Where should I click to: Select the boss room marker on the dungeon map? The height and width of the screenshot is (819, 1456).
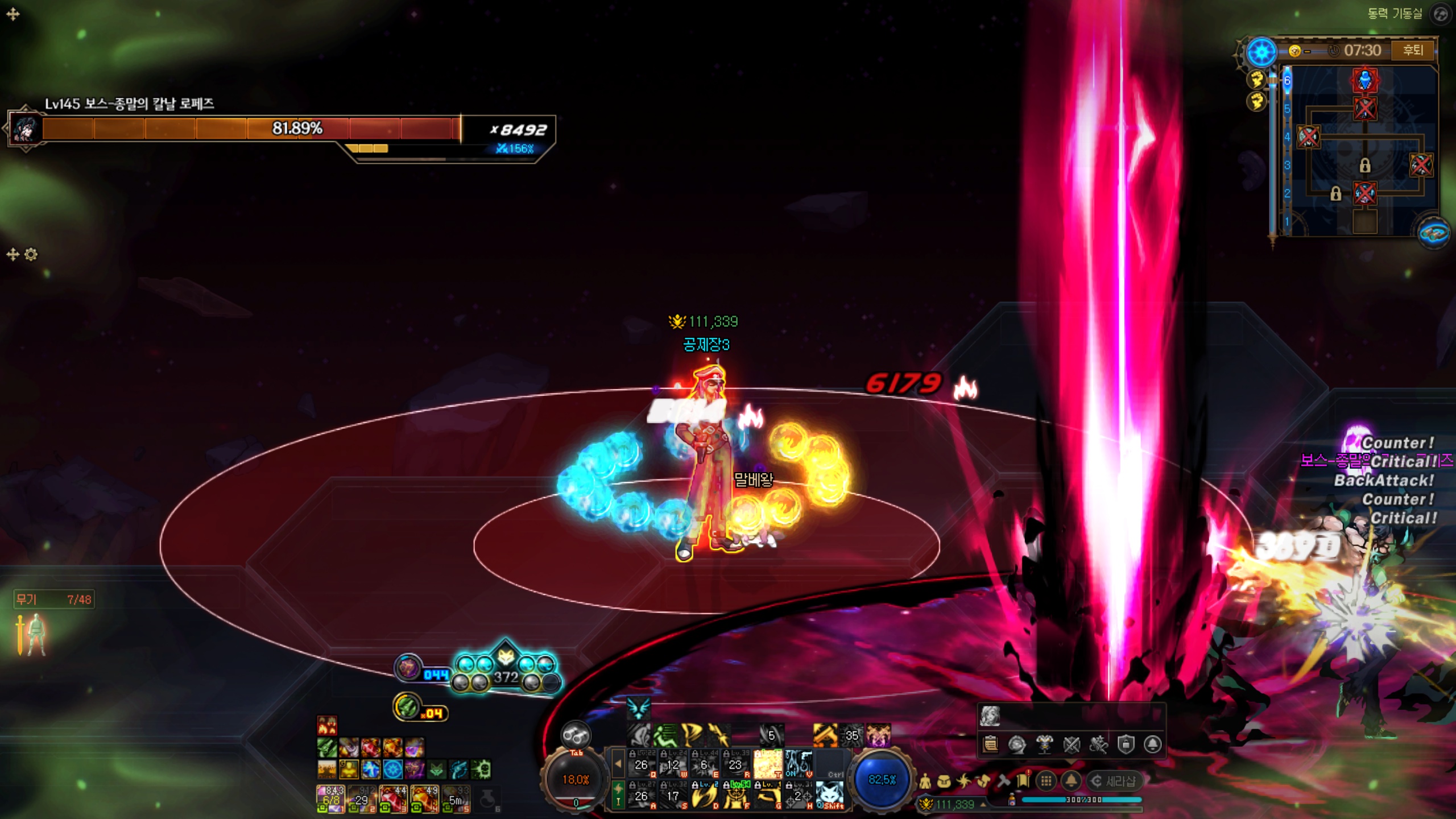(1364, 80)
